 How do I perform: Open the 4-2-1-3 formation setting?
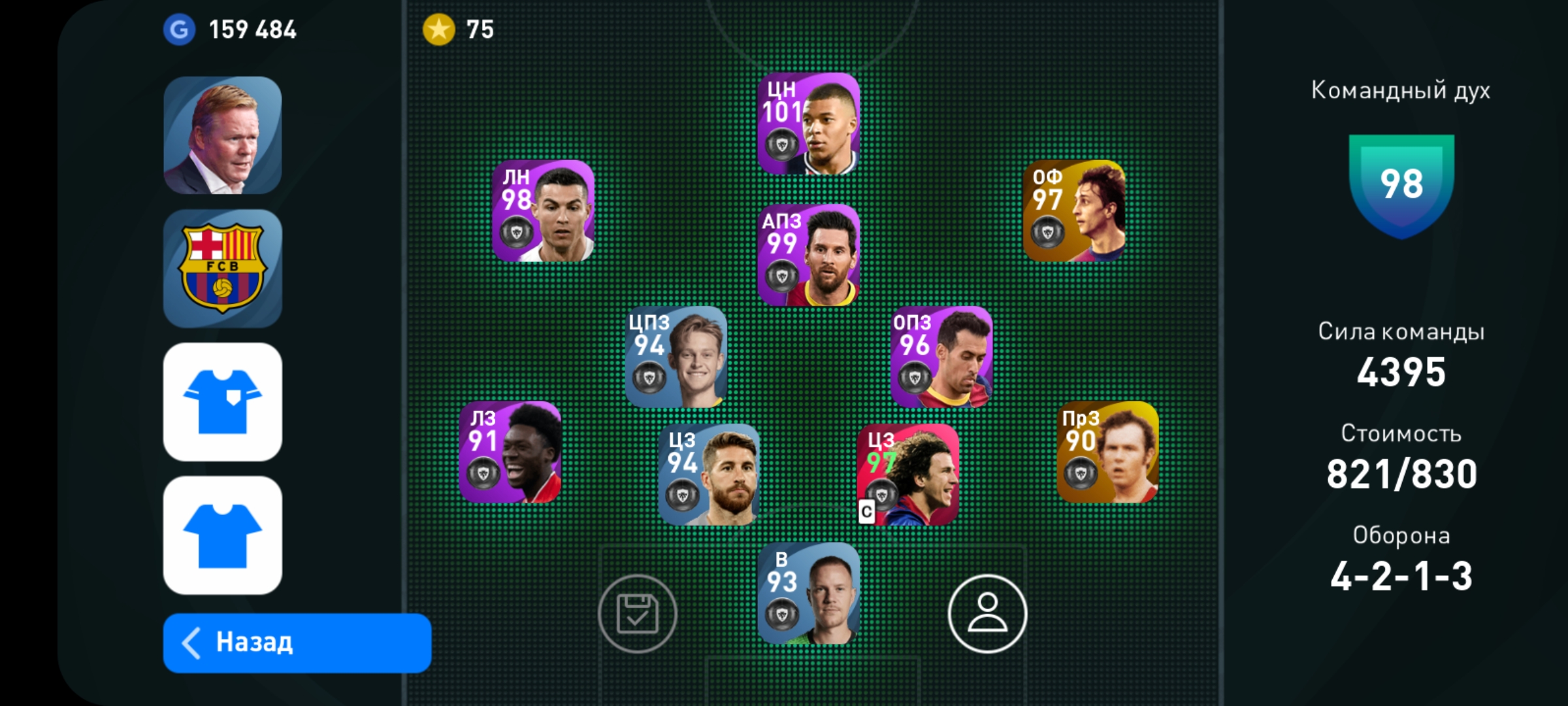coord(1401,575)
